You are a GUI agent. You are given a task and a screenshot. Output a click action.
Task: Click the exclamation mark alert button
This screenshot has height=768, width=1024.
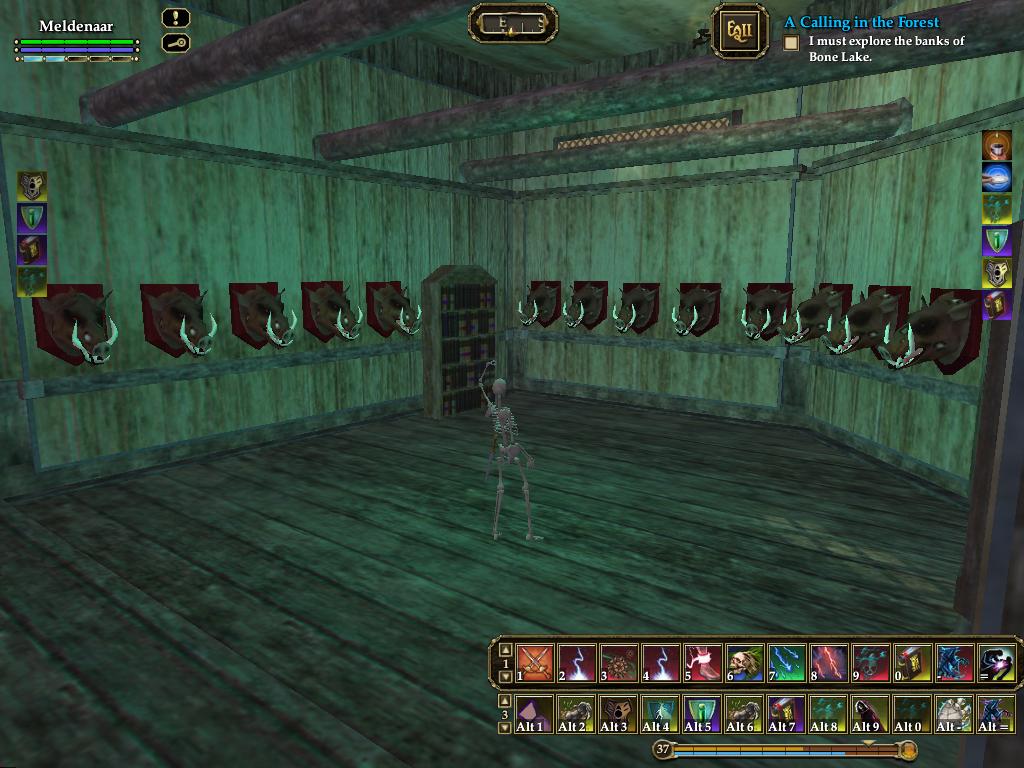[x=176, y=19]
